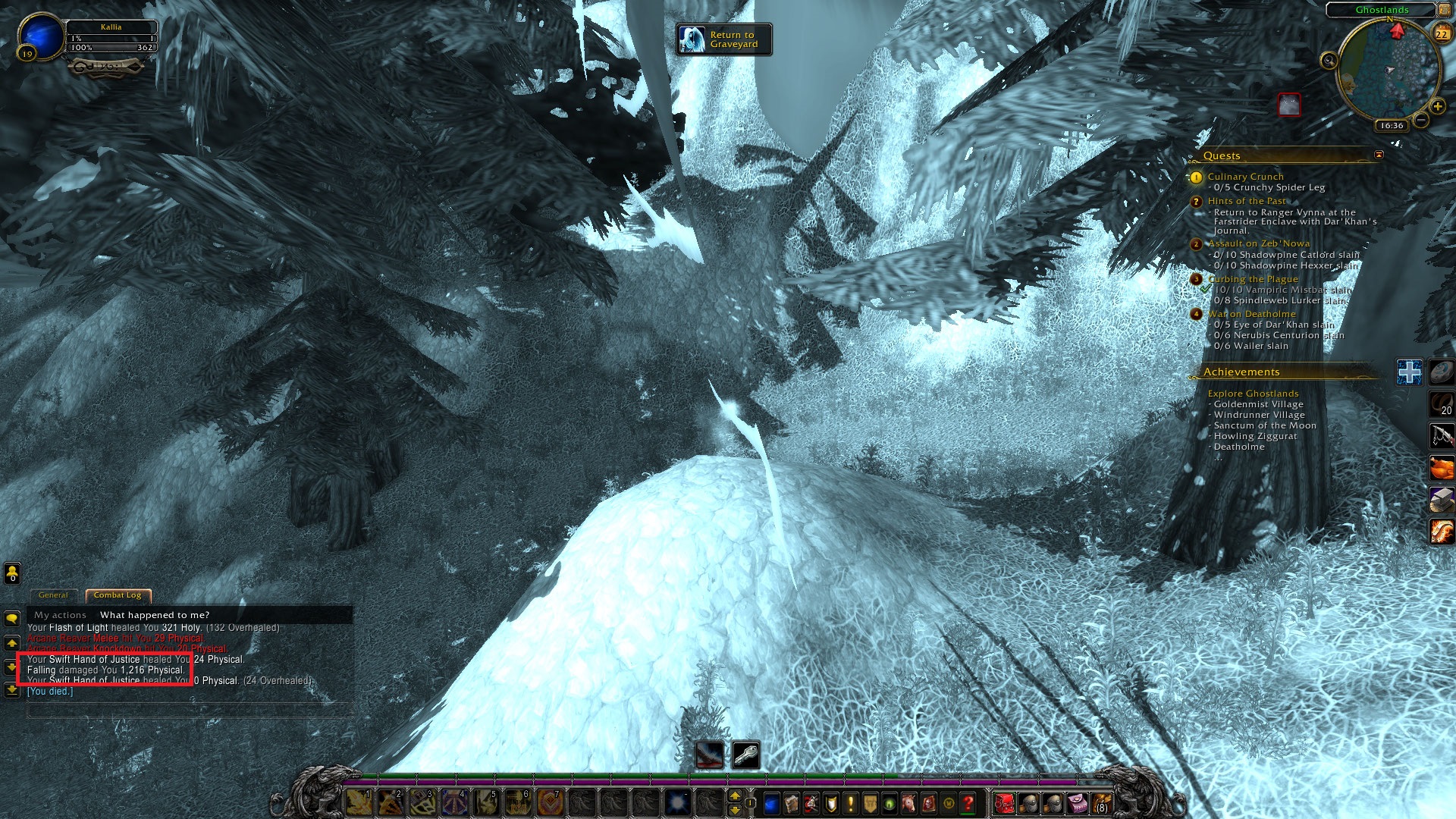
Task: Open the red backpack bag slot
Action: 1004,802
